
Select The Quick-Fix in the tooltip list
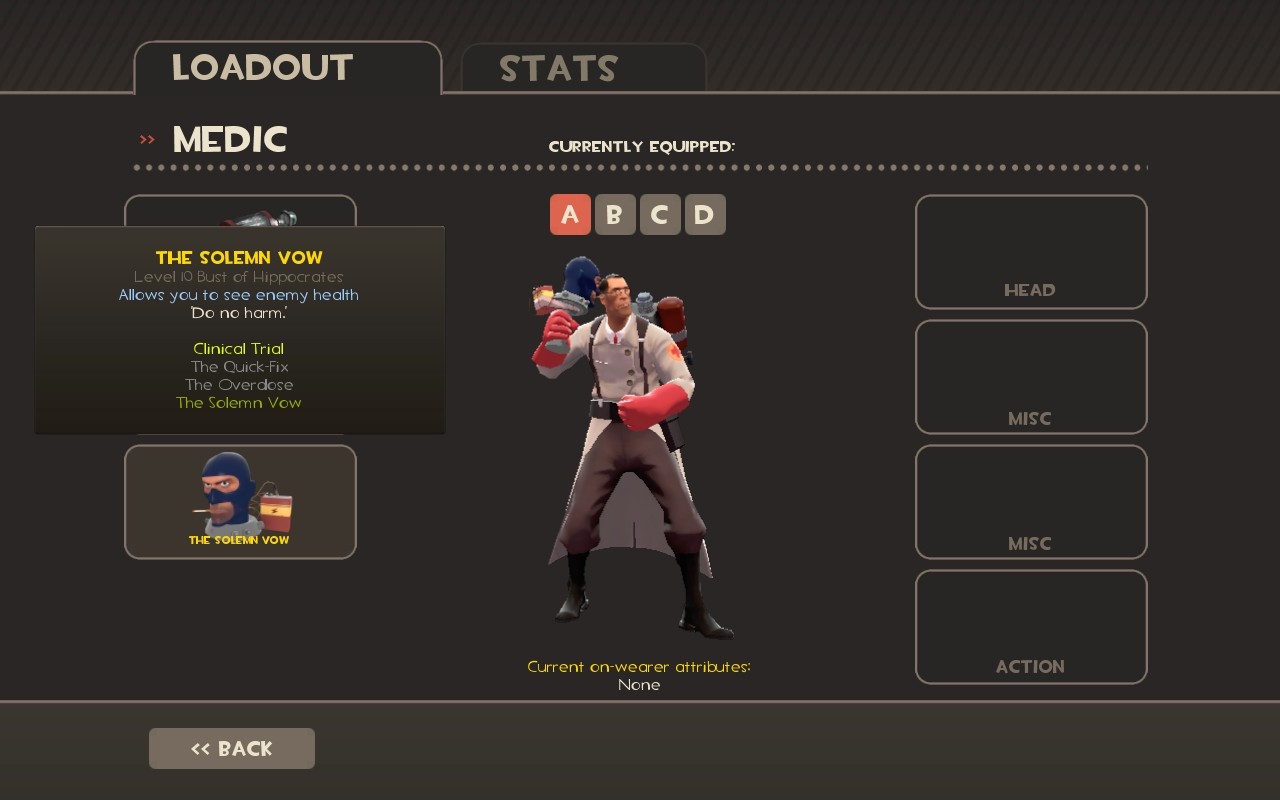[x=238, y=366]
